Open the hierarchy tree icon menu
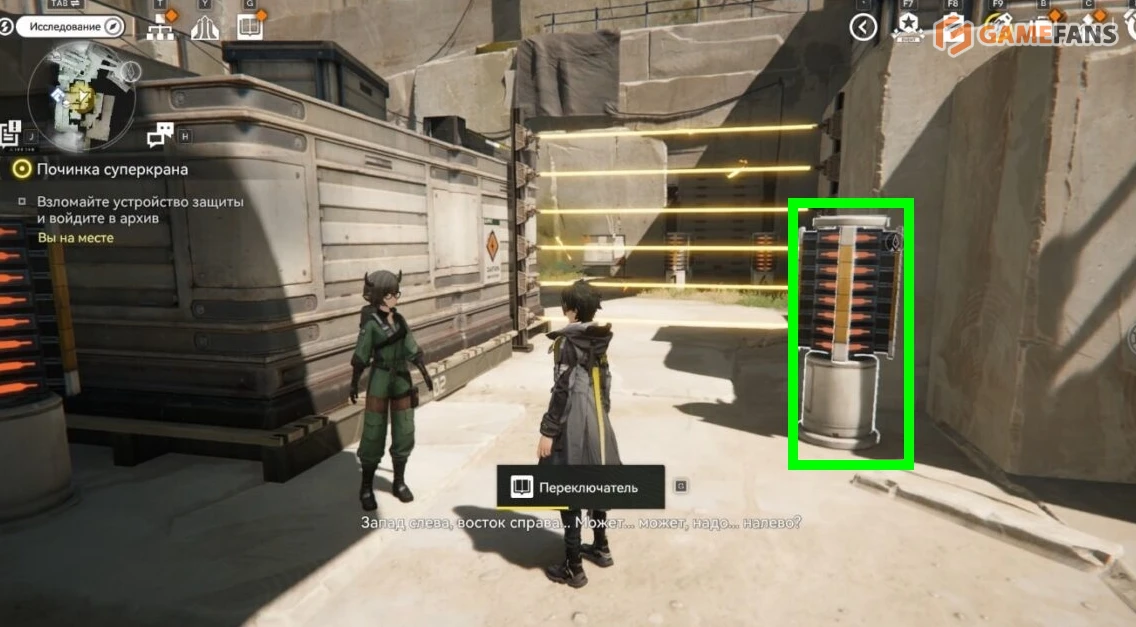 [160, 28]
